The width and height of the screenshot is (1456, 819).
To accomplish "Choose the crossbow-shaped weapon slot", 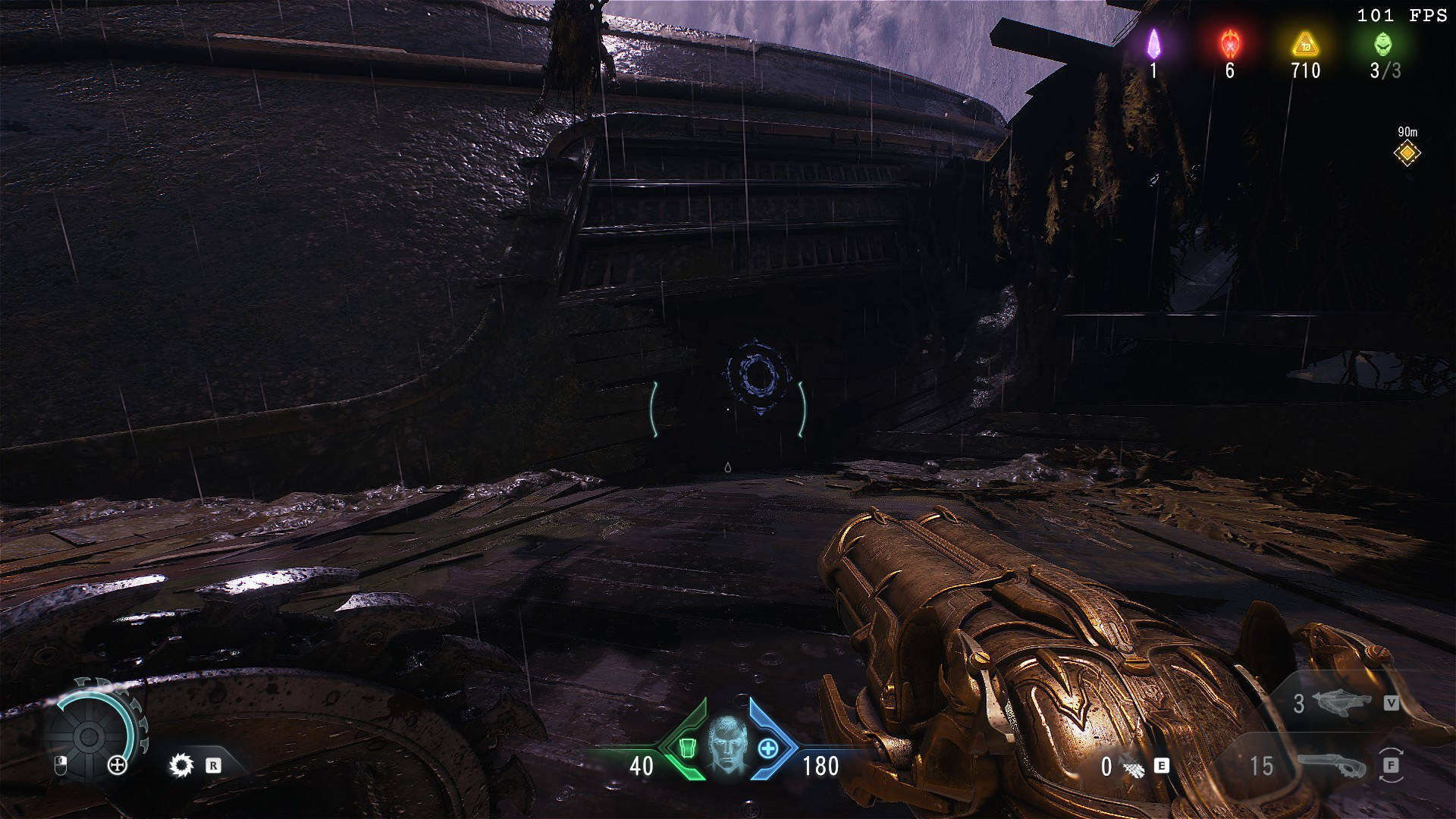I will coord(1338,703).
